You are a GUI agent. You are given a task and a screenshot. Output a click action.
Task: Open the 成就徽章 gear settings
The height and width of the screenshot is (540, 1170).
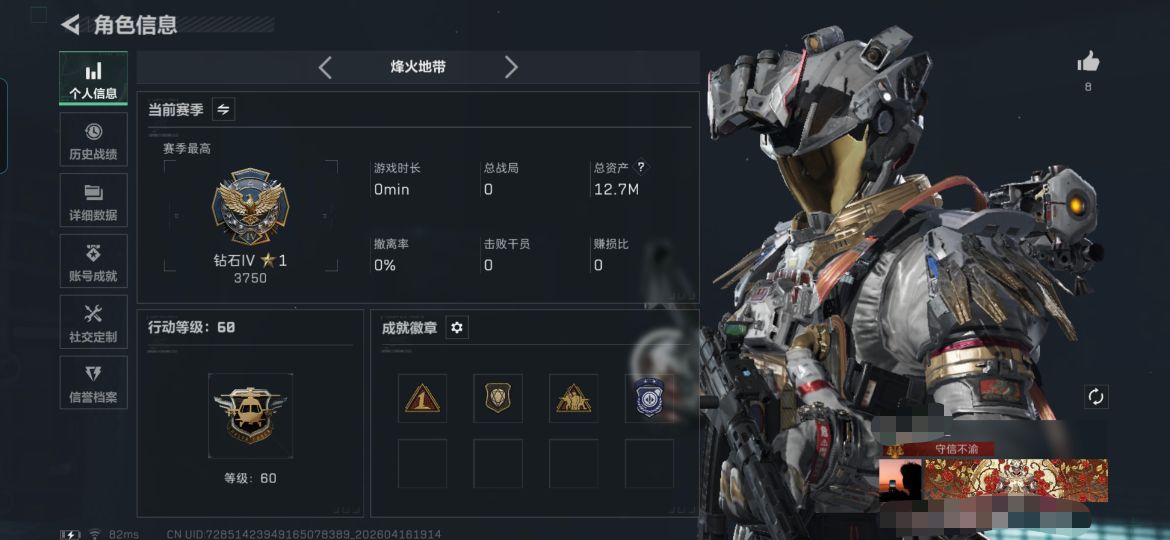tap(457, 327)
